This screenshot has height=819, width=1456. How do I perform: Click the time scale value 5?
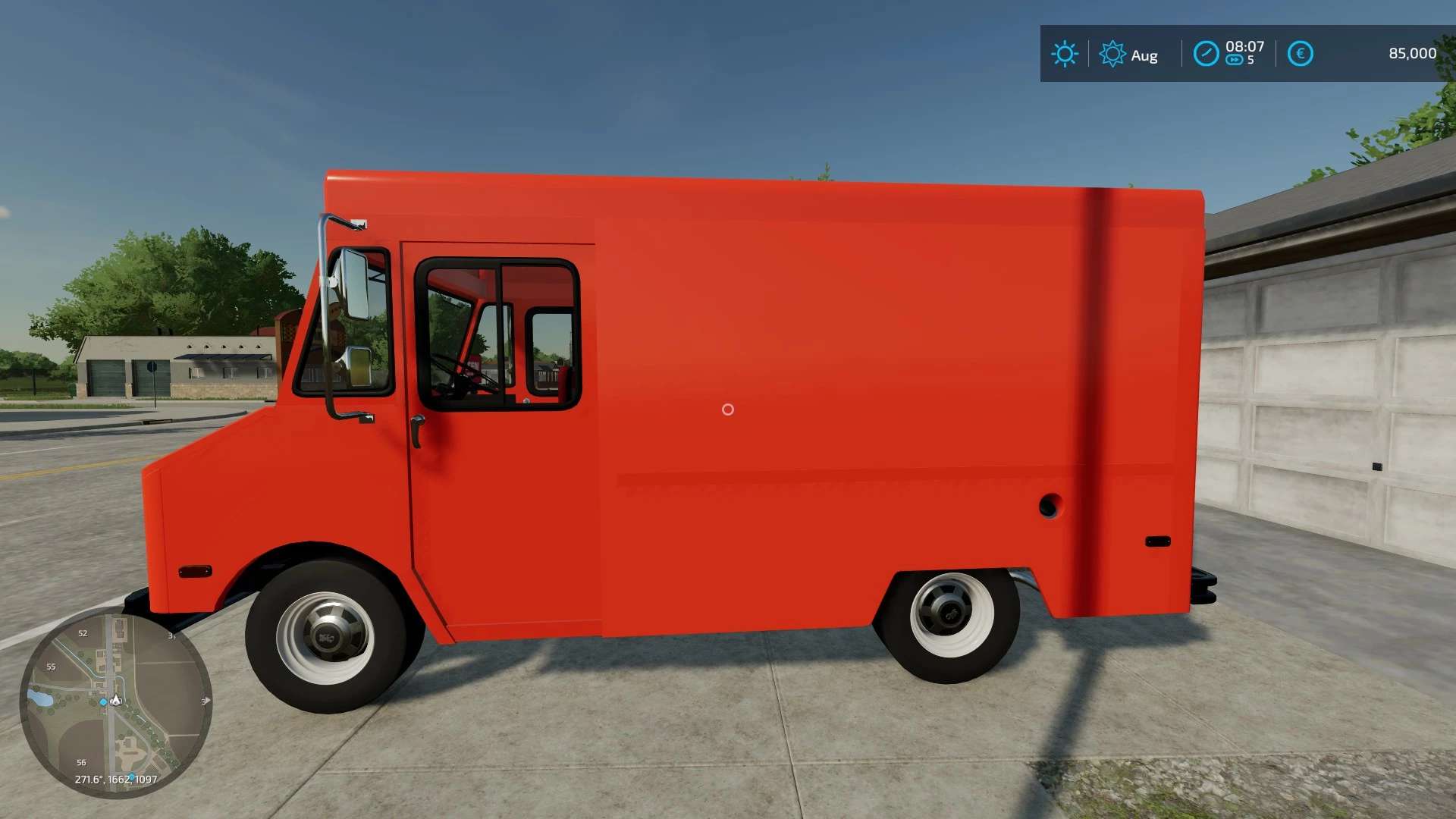(x=1250, y=59)
